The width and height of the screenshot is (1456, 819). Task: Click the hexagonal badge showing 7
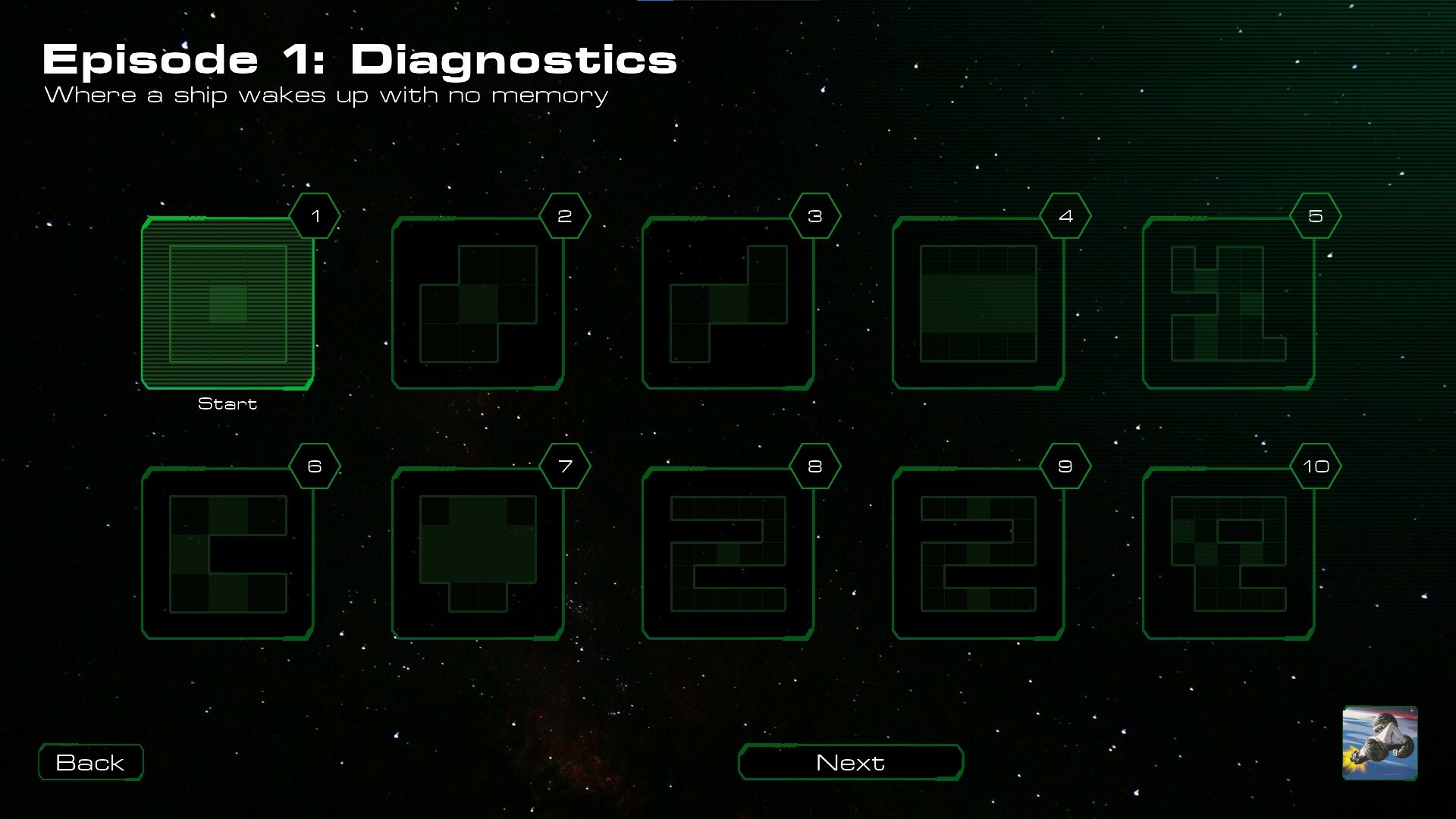(x=564, y=466)
